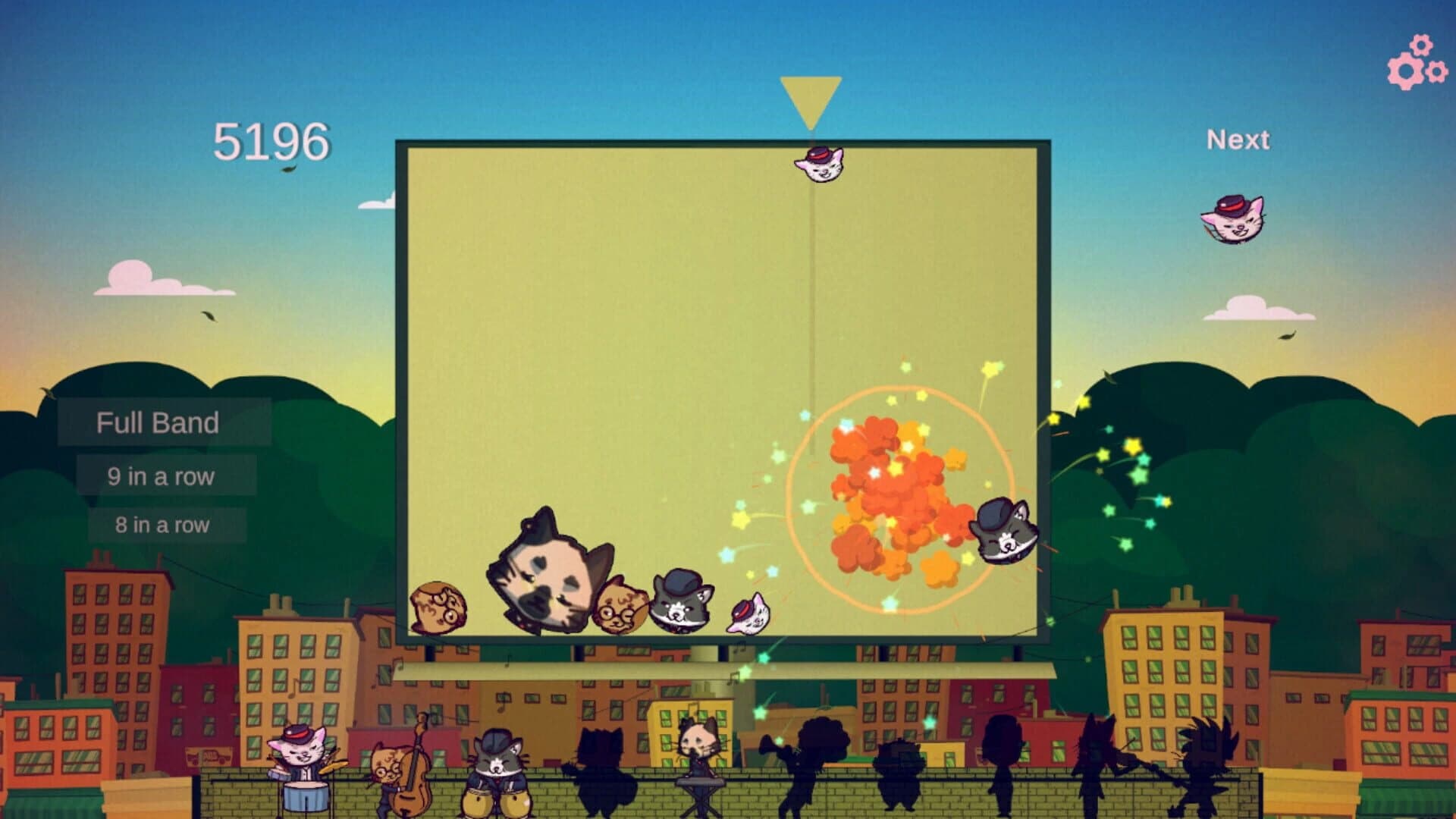Select the cat playing the upright bass
1456x819 pixels.
pos(387,766)
